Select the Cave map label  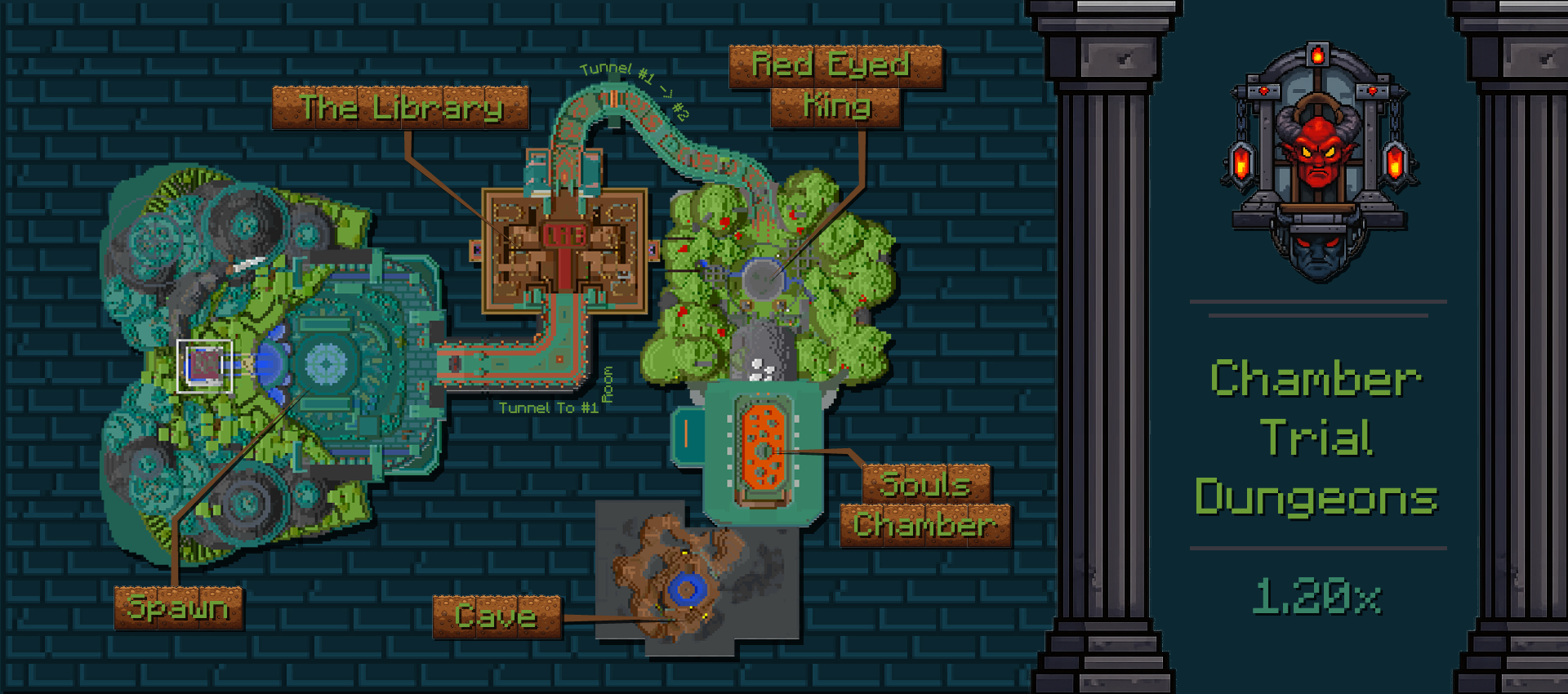pos(497,616)
